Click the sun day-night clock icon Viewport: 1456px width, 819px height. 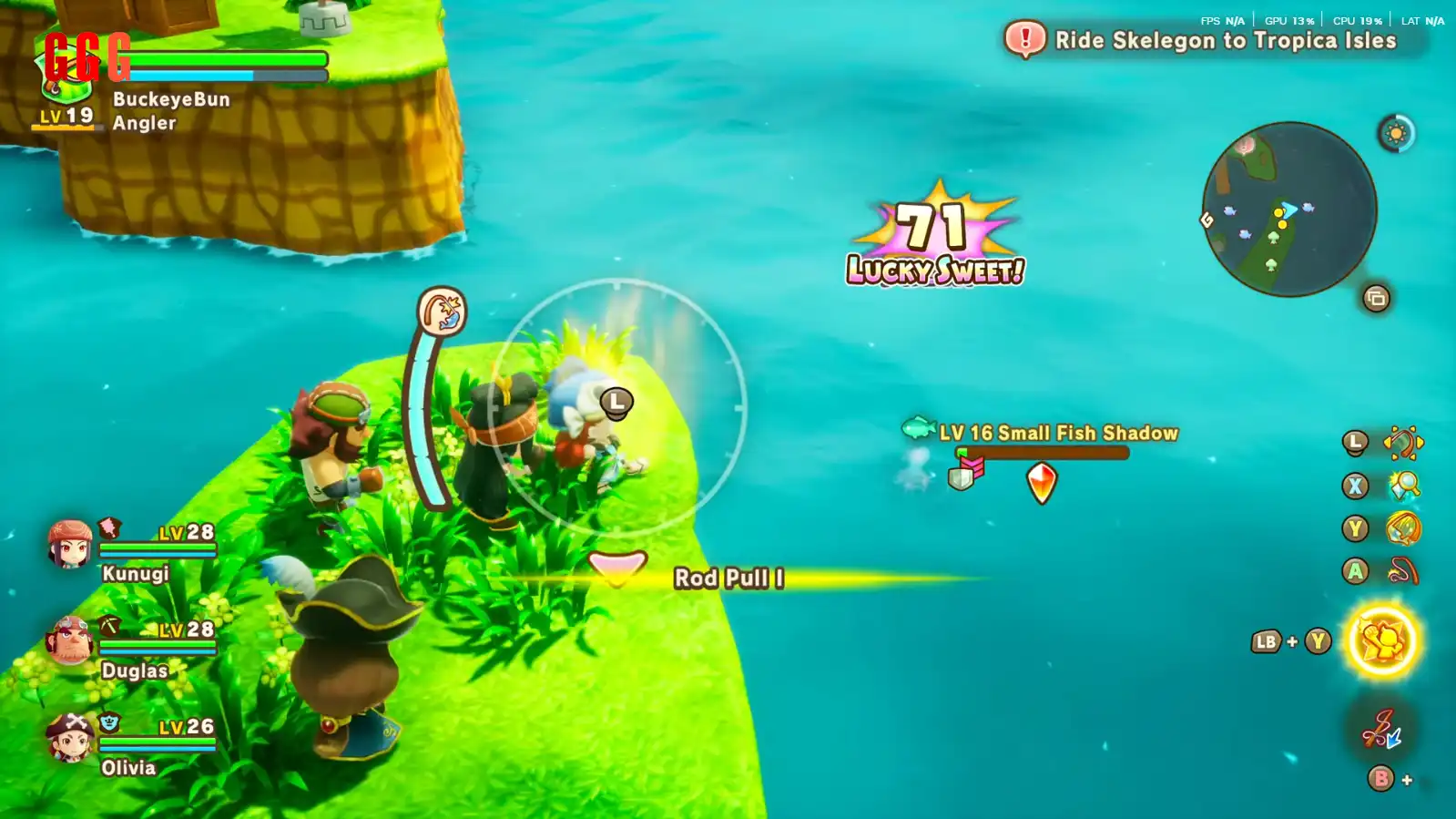[1396, 134]
